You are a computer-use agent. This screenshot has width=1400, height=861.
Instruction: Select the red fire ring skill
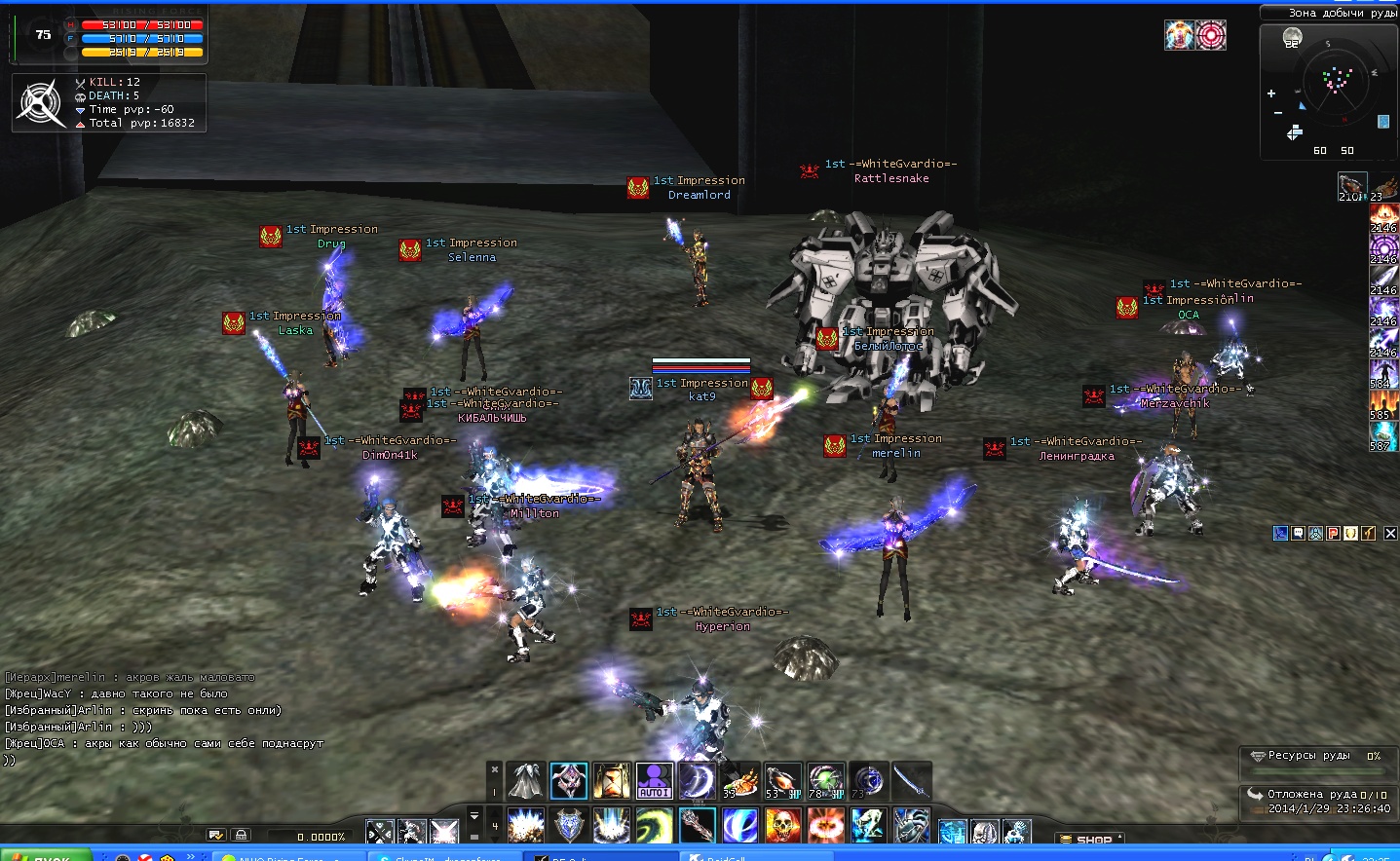825,826
